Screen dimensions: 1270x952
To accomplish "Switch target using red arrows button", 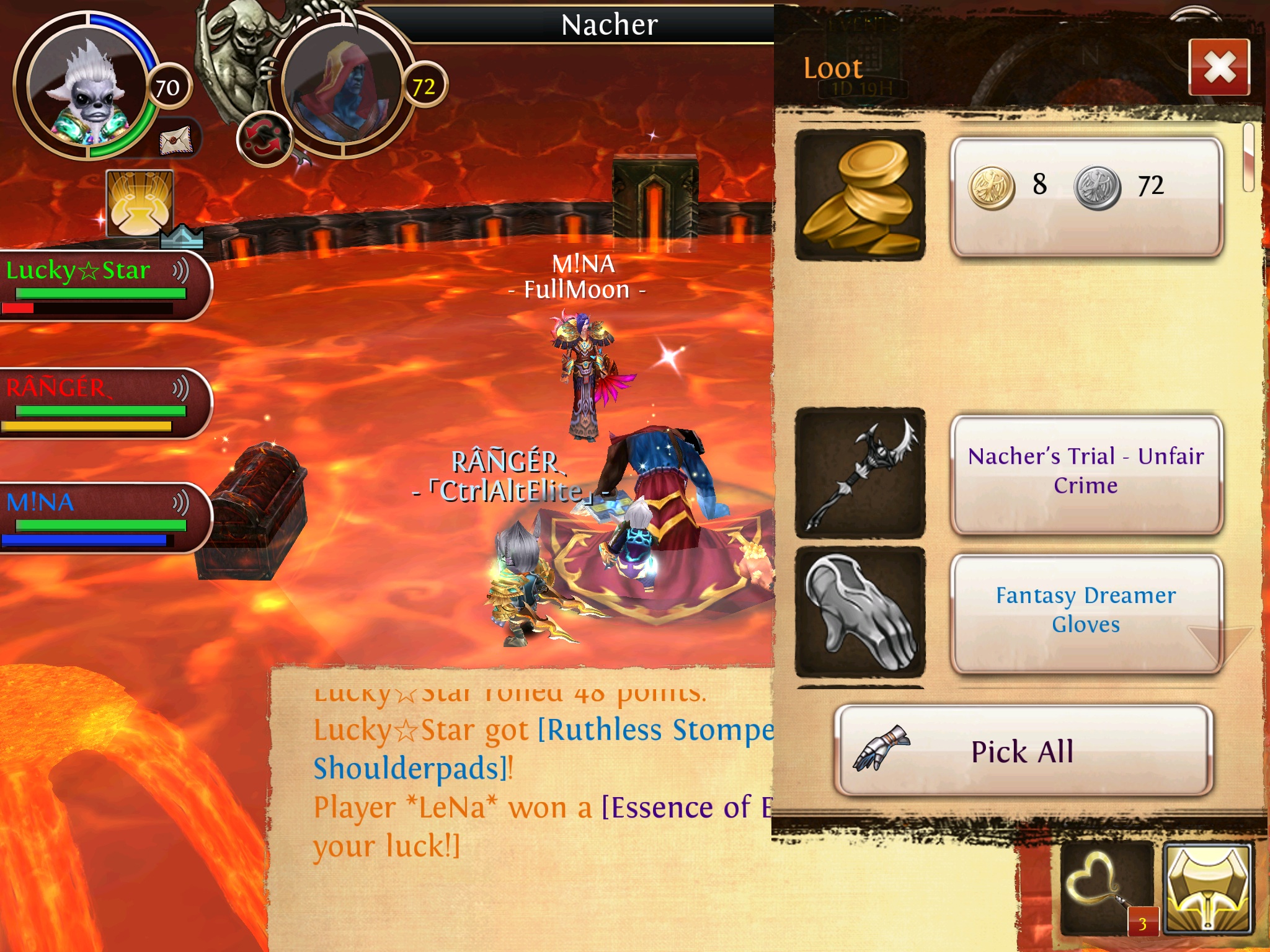I will (x=264, y=139).
